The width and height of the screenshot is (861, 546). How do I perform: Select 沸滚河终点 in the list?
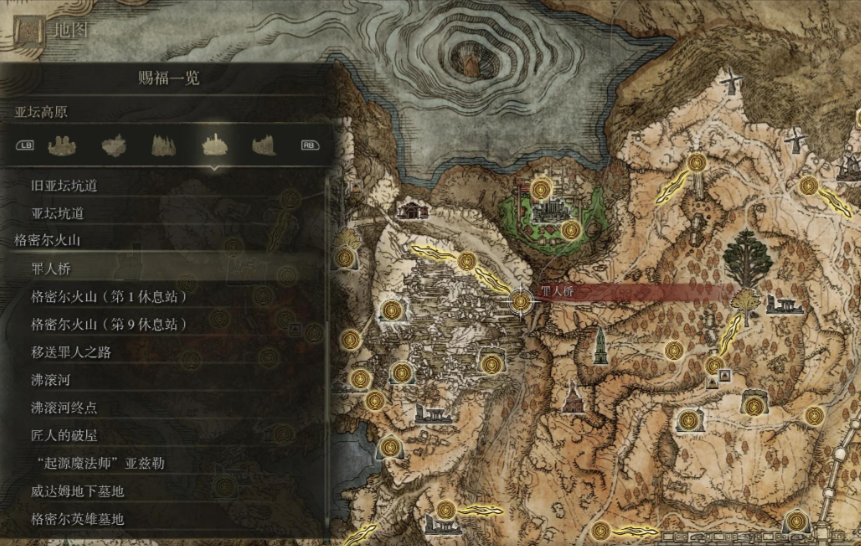click(x=64, y=408)
